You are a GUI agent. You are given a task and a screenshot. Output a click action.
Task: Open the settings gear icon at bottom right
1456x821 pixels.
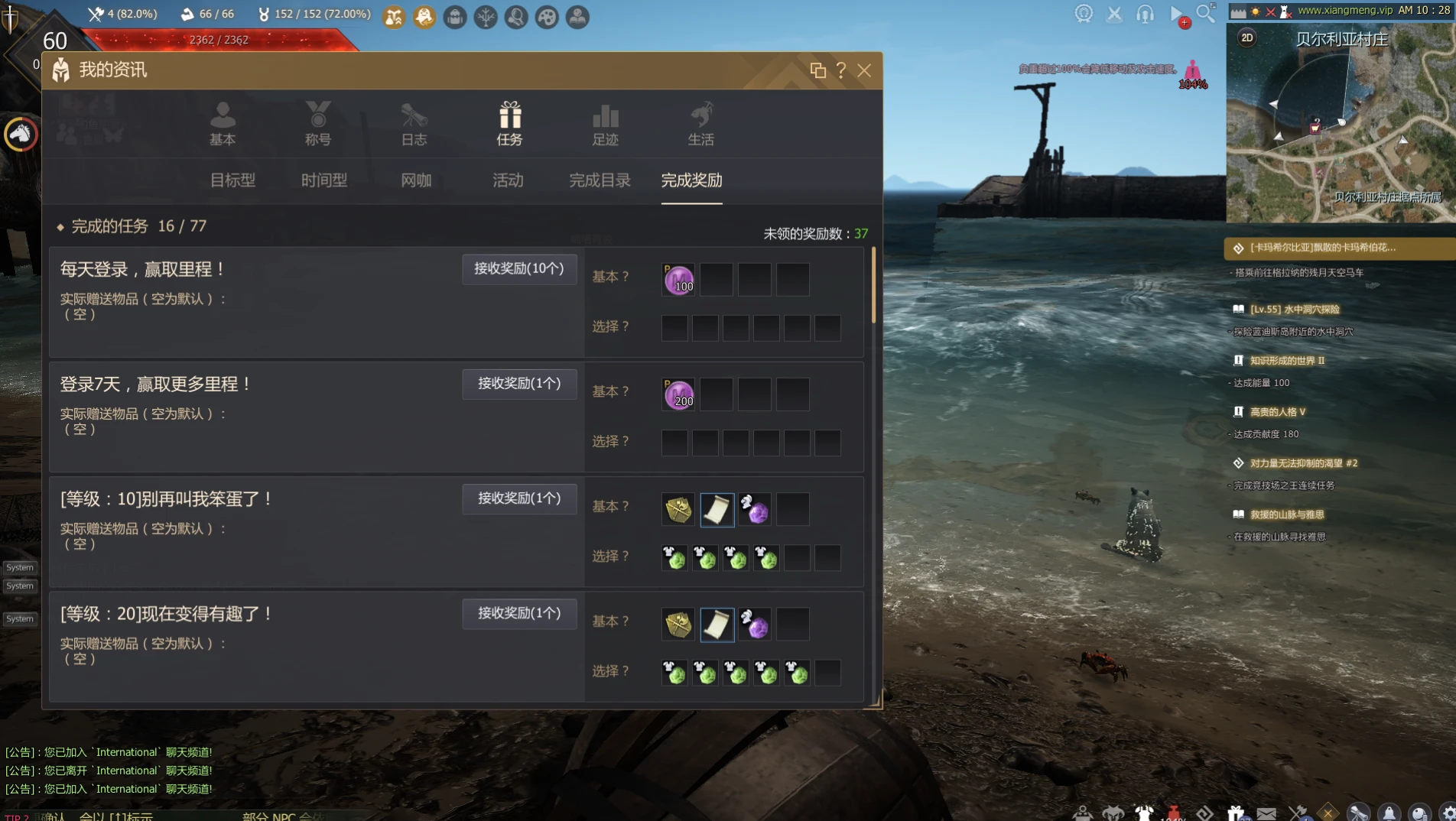[x=1448, y=812]
